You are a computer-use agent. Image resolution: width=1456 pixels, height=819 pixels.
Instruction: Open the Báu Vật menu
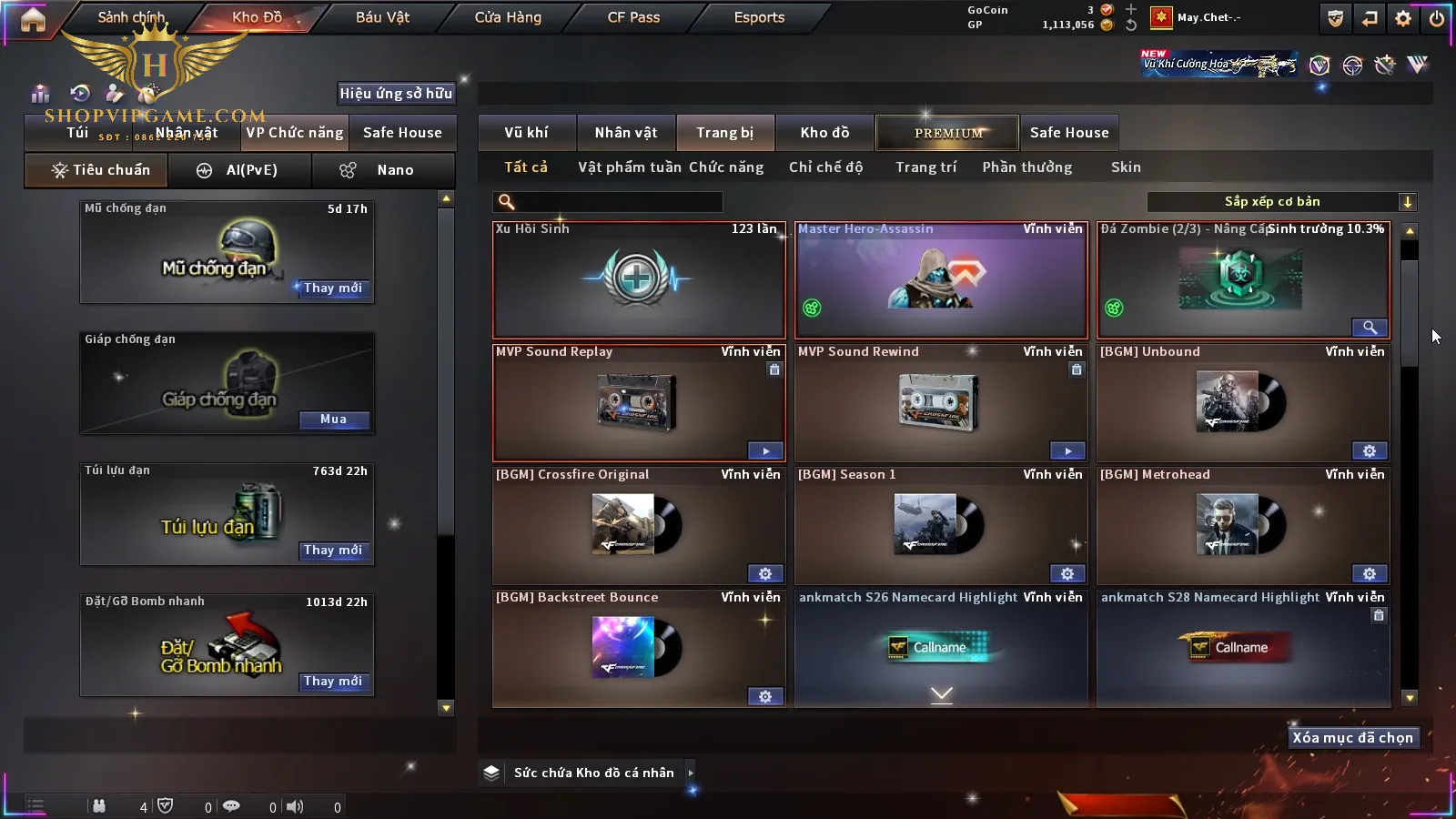pos(382,17)
